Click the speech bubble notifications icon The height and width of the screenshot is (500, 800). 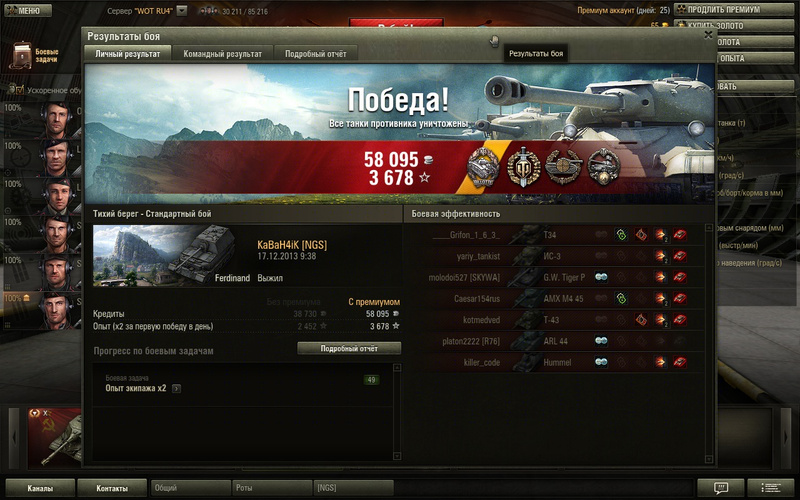pyautogui.click(x=720, y=488)
